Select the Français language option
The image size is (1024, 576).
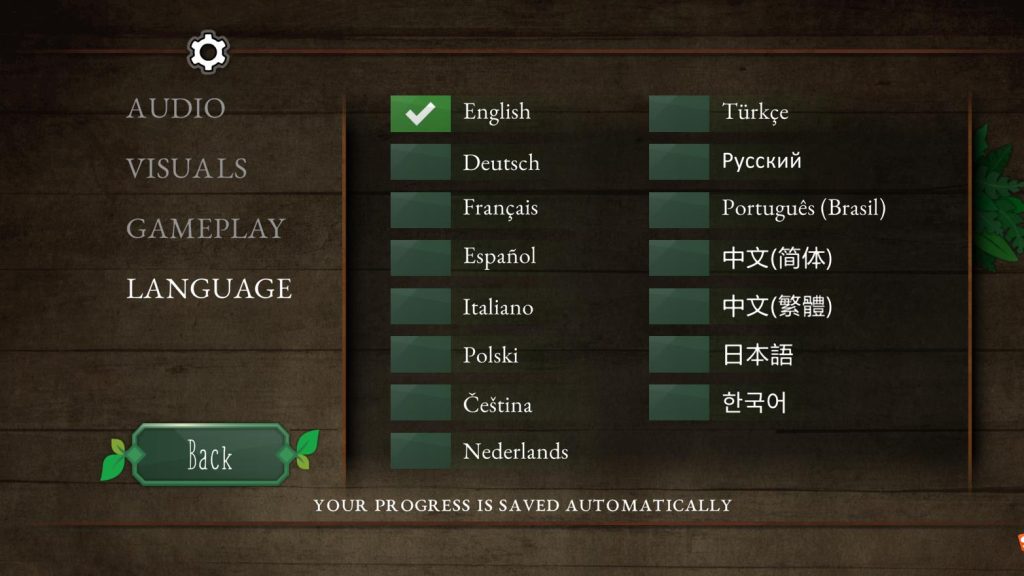(420, 210)
